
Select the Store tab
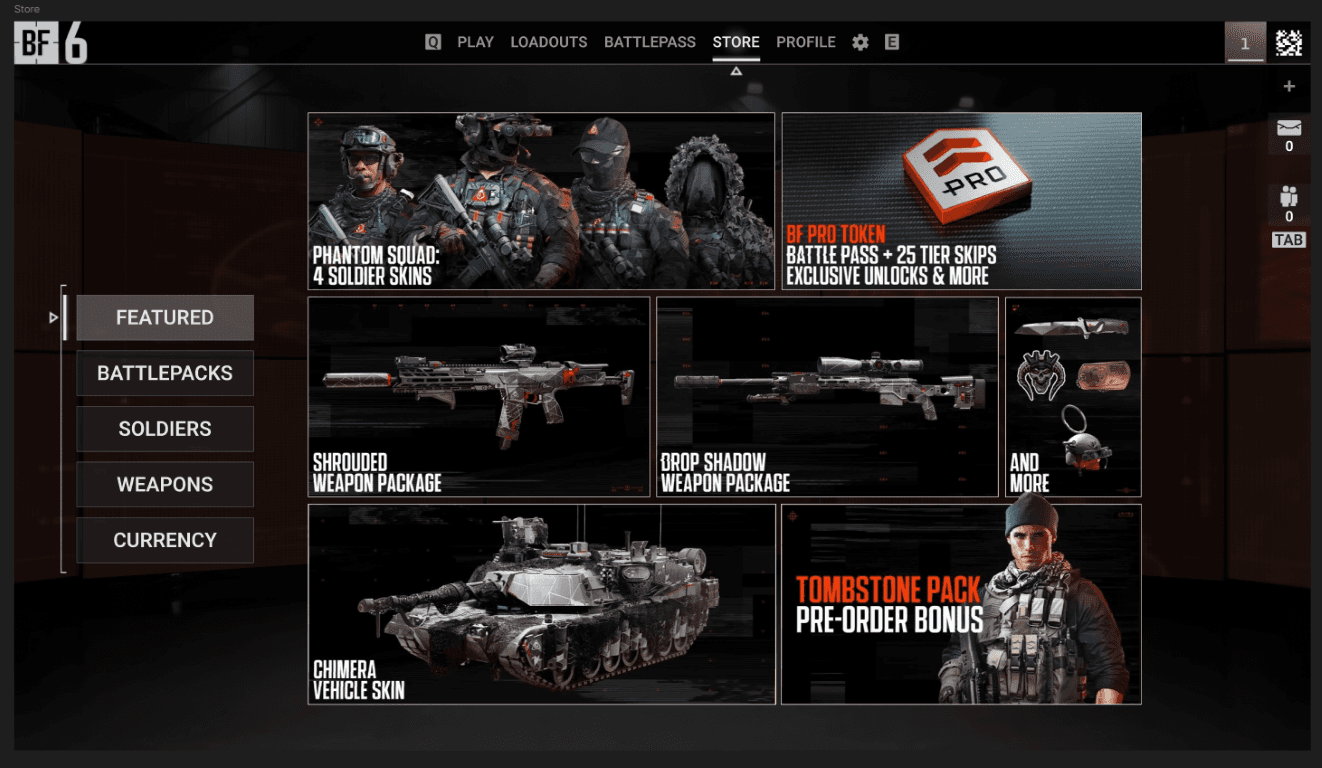(x=736, y=42)
